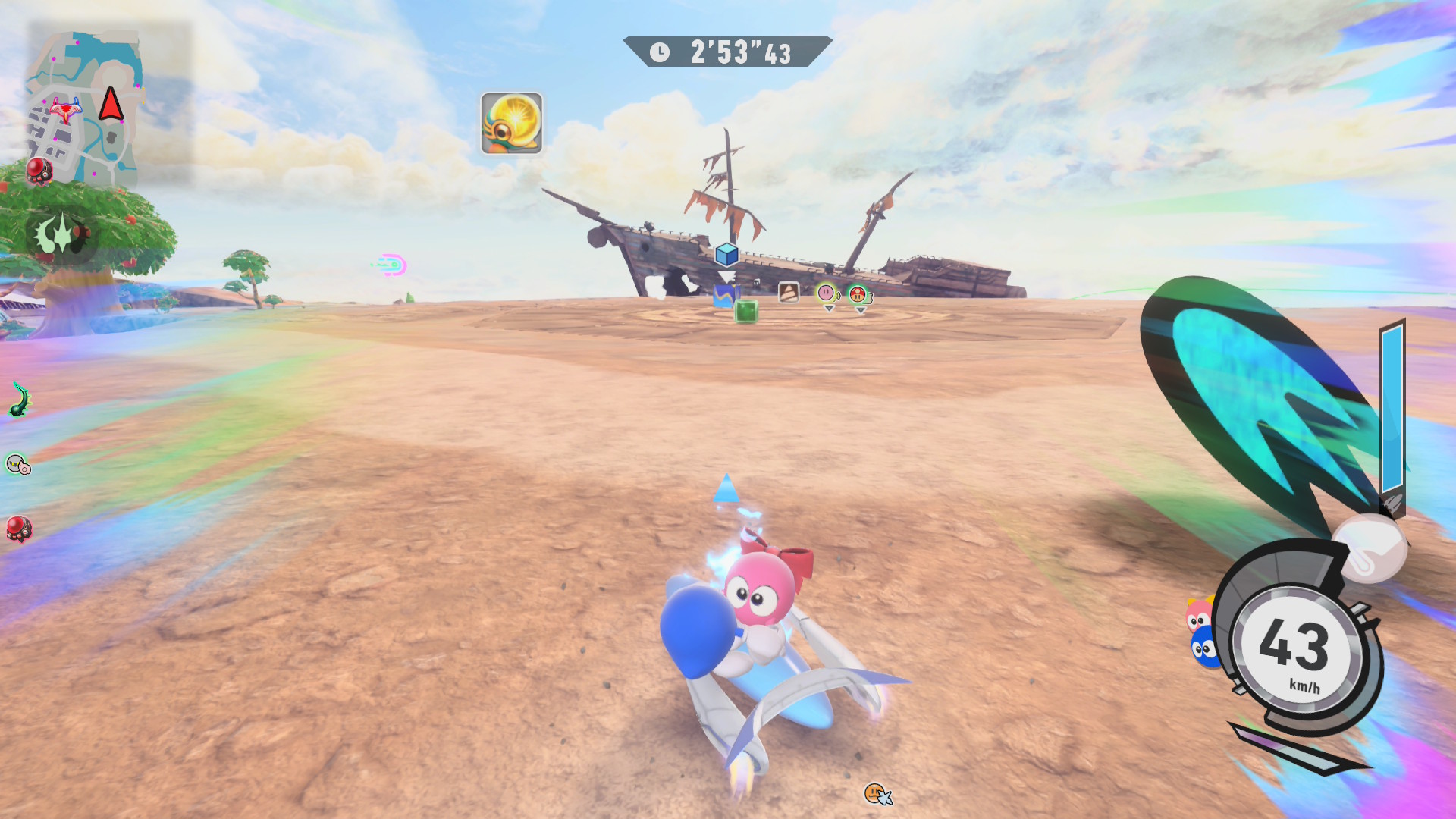1456x819 pixels.
Task: Click the red mushroom rider marker
Action: click(x=858, y=294)
